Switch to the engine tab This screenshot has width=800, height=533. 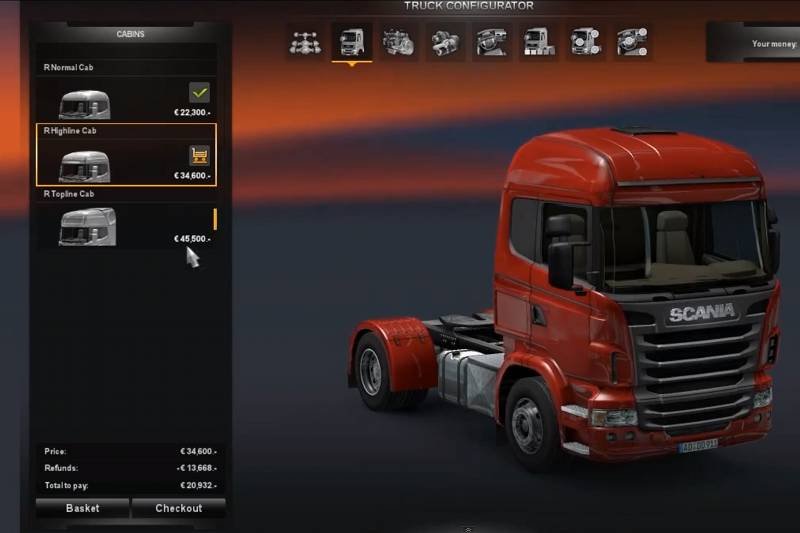point(397,42)
